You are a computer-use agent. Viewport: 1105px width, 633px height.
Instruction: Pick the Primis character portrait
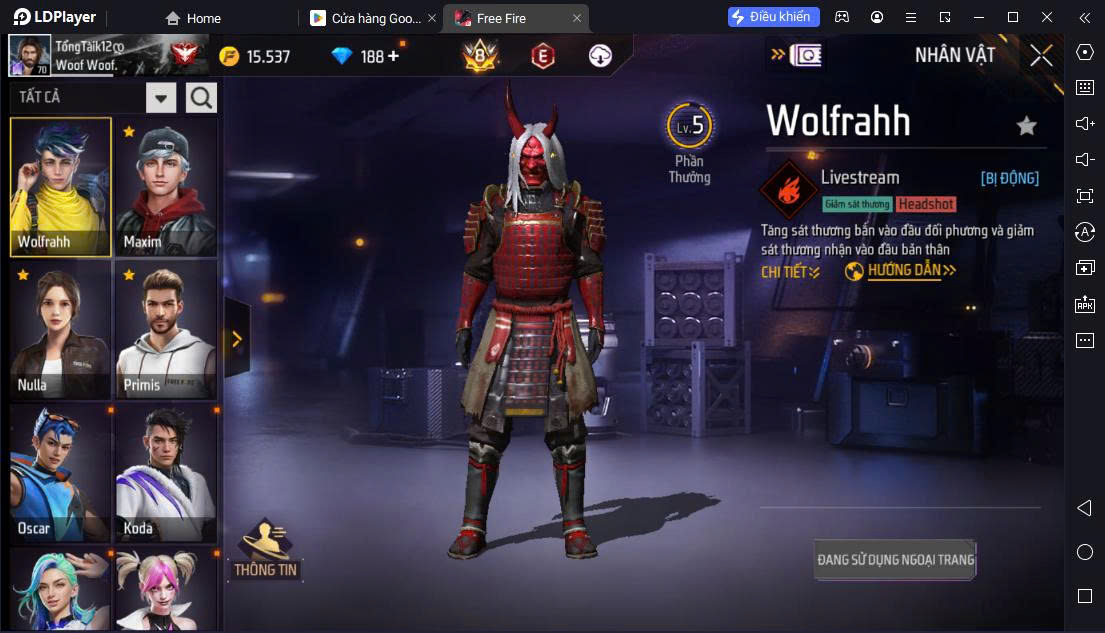[x=165, y=330]
